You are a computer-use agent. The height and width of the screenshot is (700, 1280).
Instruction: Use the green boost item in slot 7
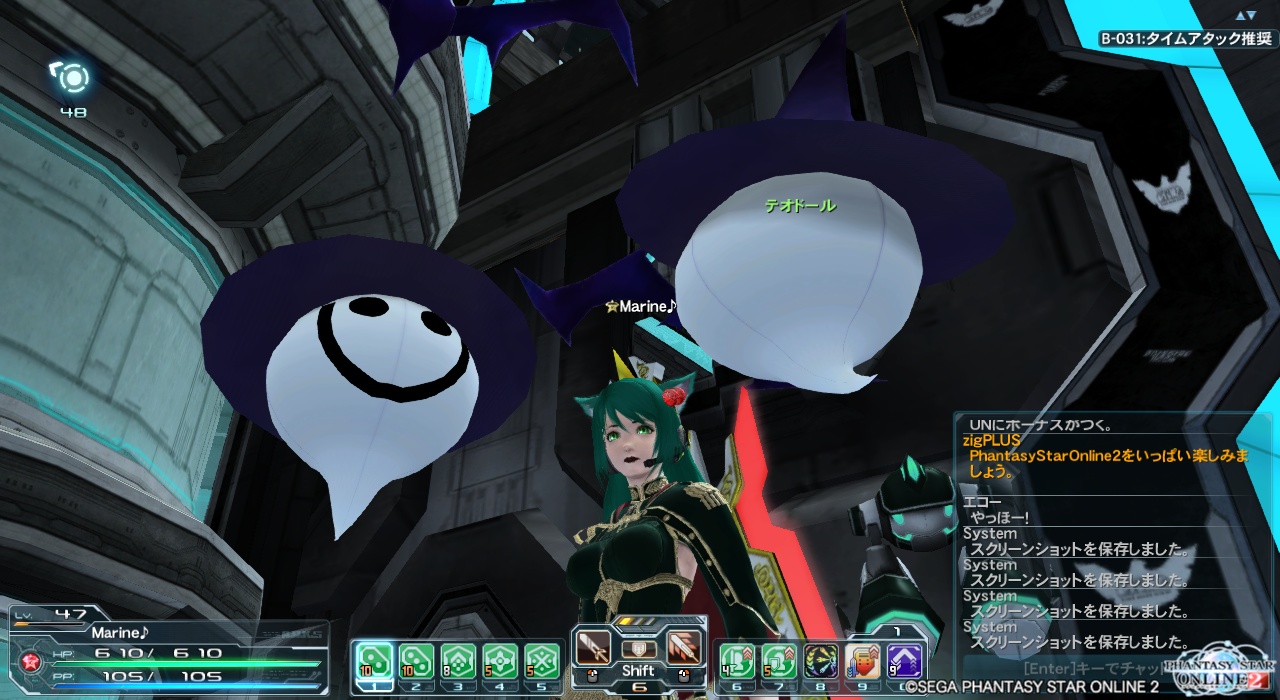[778, 660]
